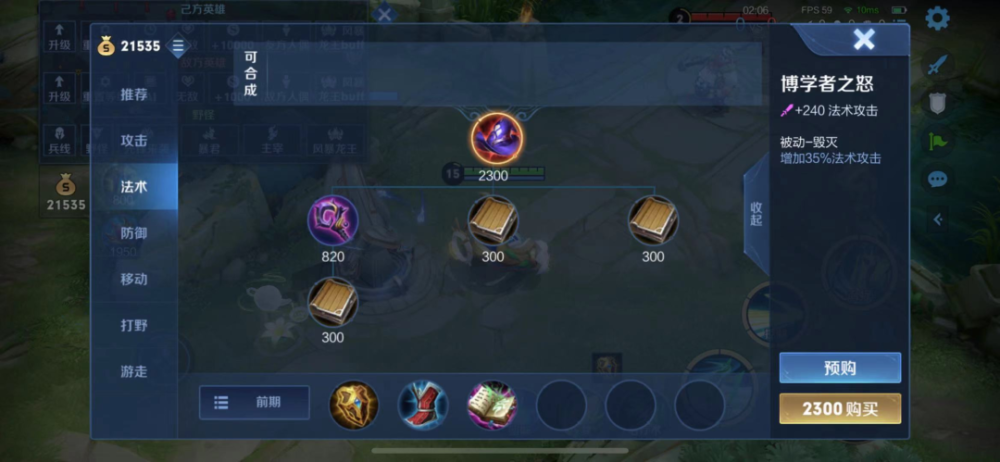Collapse the panel with 收起 tab
The height and width of the screenshot is (462, 1000).
tap(756, 213)
